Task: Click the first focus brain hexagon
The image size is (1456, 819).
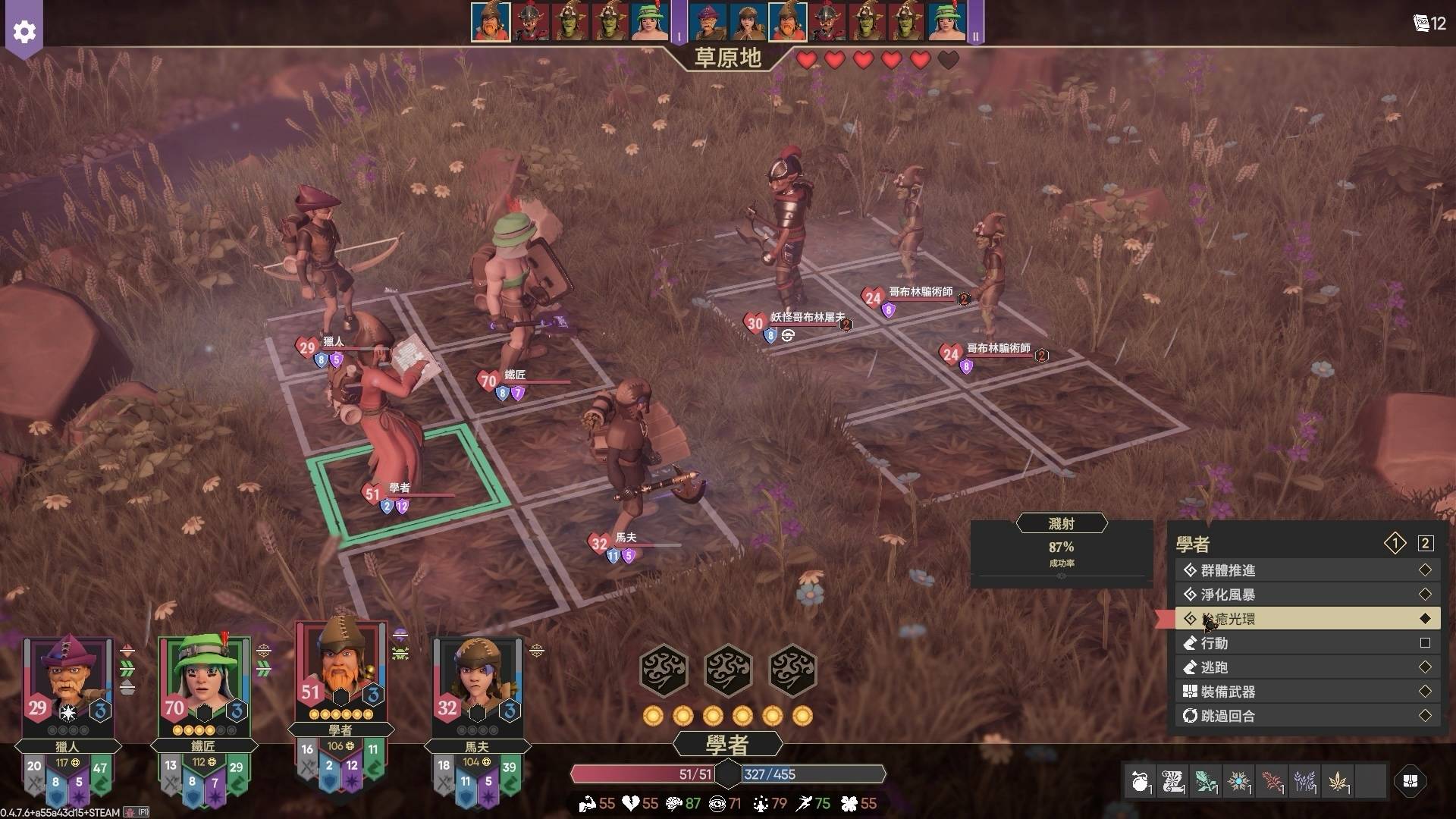Action: pos(664,670)
